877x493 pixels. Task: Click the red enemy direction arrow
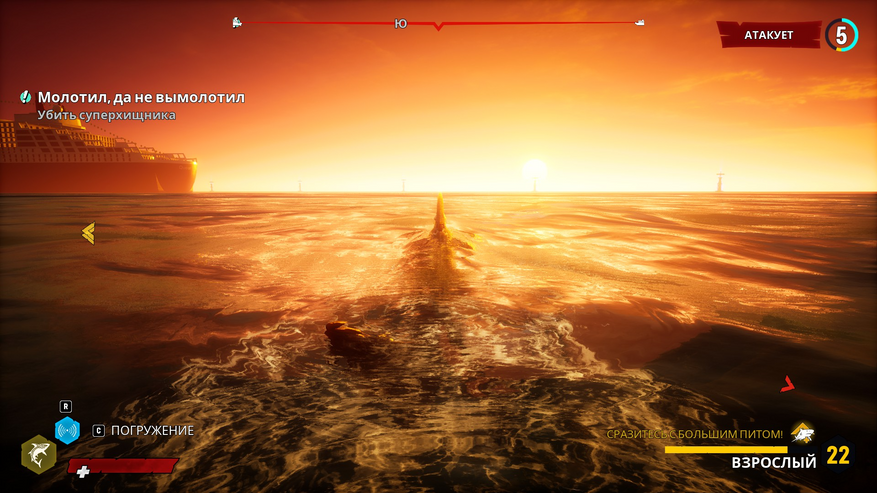[x=788, y=383]
